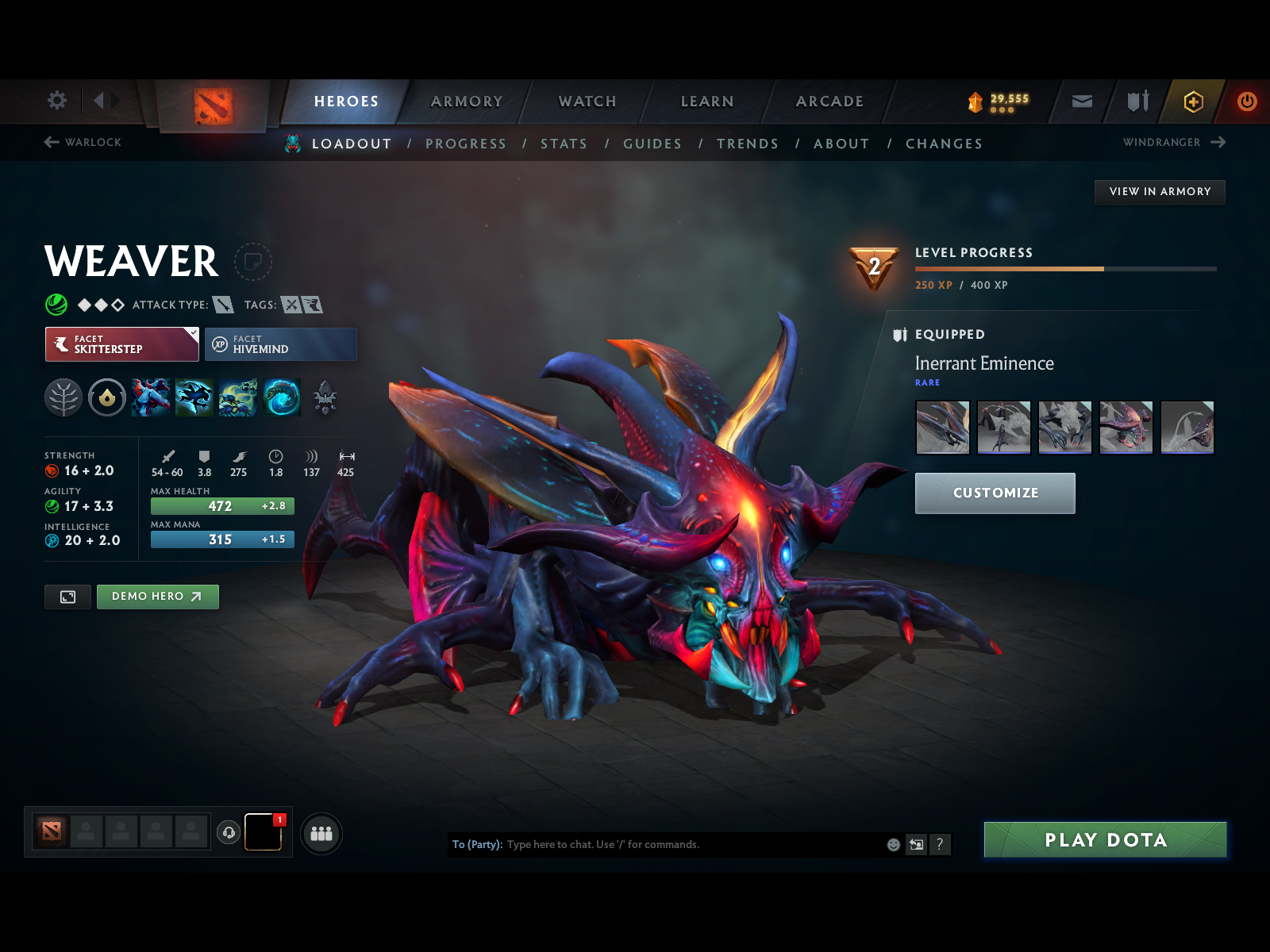
Task: Open the mail envelope notifications icon
Action: 1080,102
